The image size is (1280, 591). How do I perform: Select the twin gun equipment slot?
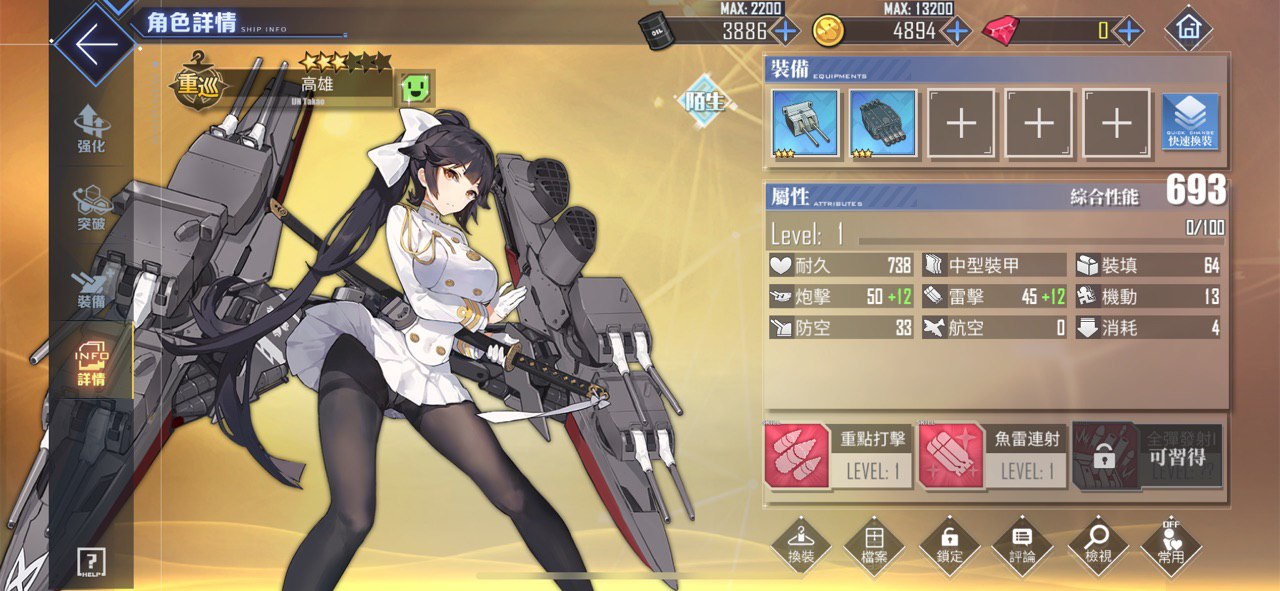(x=805, y=124)
